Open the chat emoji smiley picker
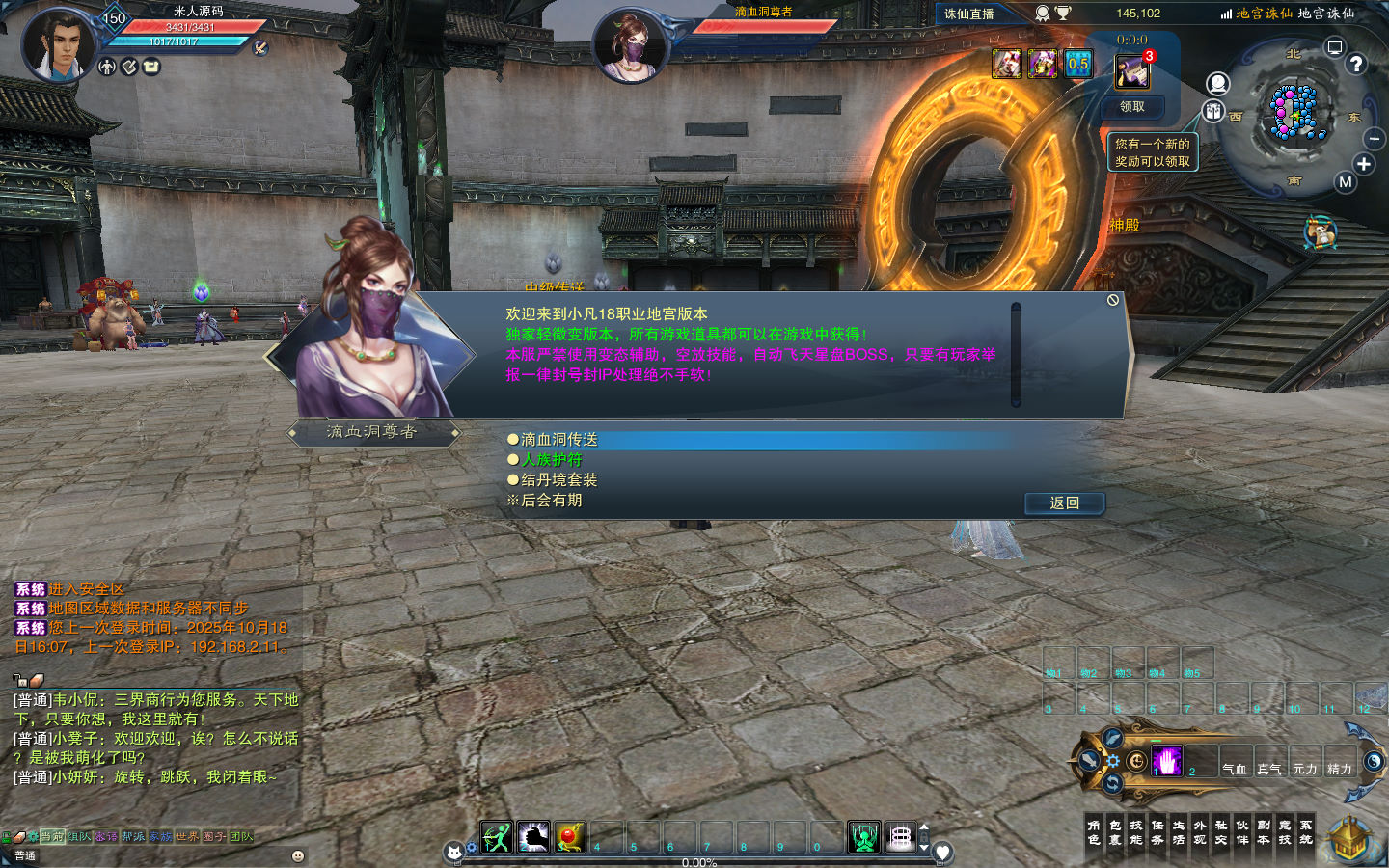Screen dimensions: 1389x868 [x=298, y=855]
